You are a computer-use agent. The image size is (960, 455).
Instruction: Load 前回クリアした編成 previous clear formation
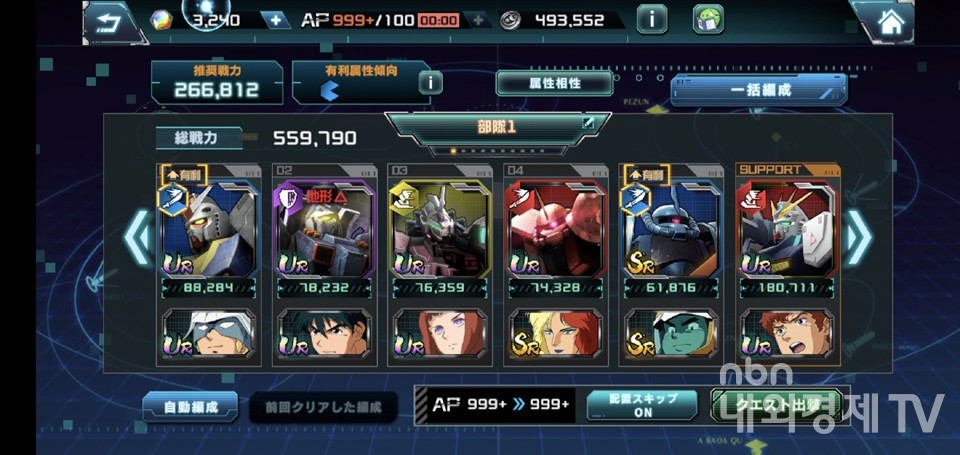point(323,407)
